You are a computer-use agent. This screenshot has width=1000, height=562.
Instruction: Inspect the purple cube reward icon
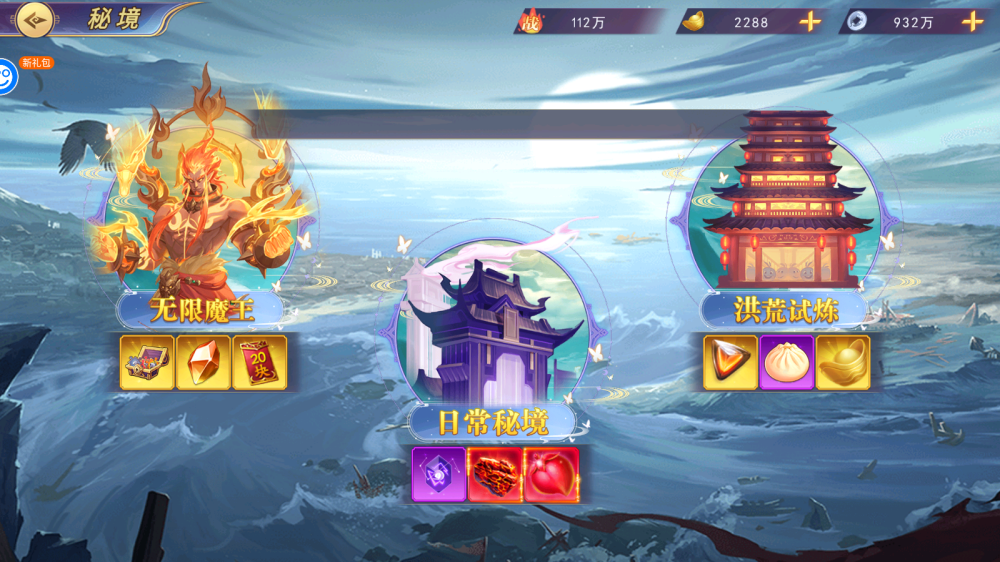coord(439,474)
